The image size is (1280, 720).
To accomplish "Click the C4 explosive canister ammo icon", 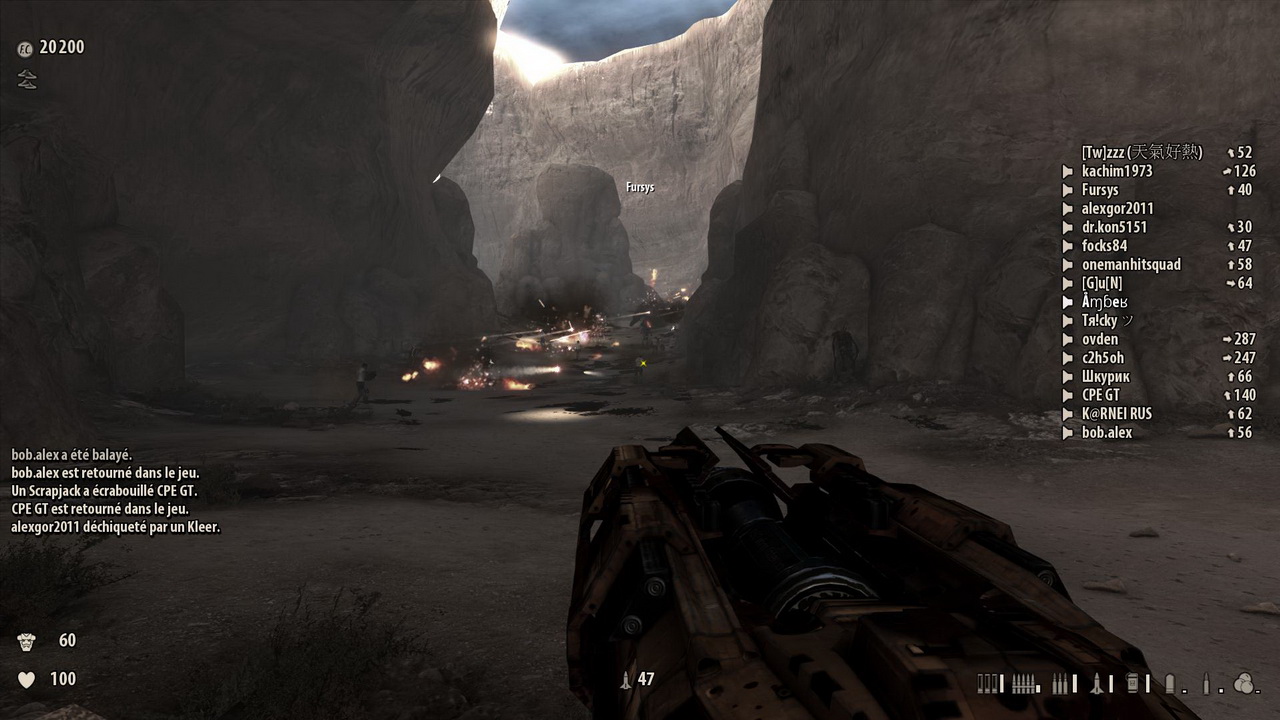I will (1132, 684).
